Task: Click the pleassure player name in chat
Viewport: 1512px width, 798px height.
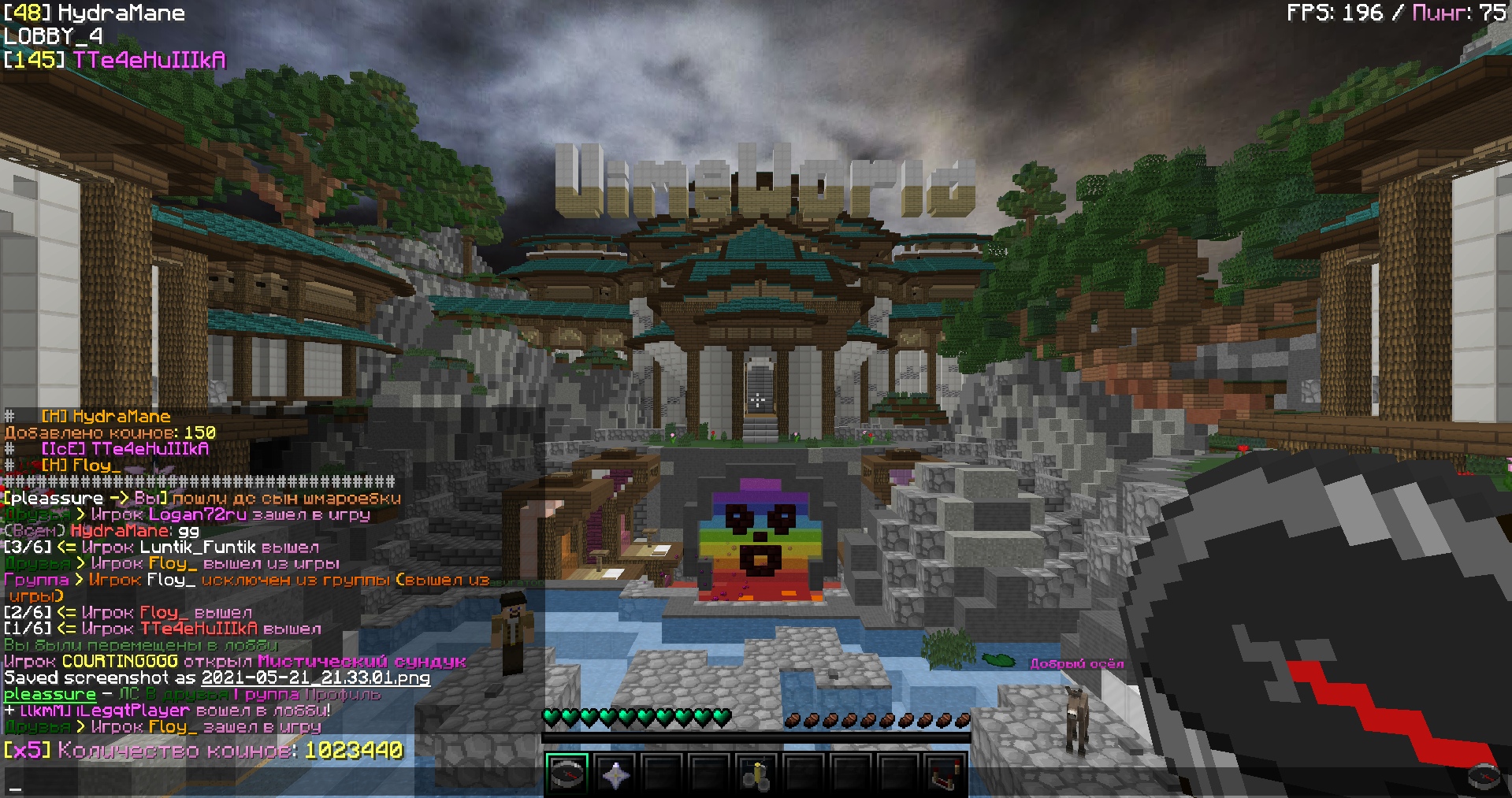Action: click(50, 695)
